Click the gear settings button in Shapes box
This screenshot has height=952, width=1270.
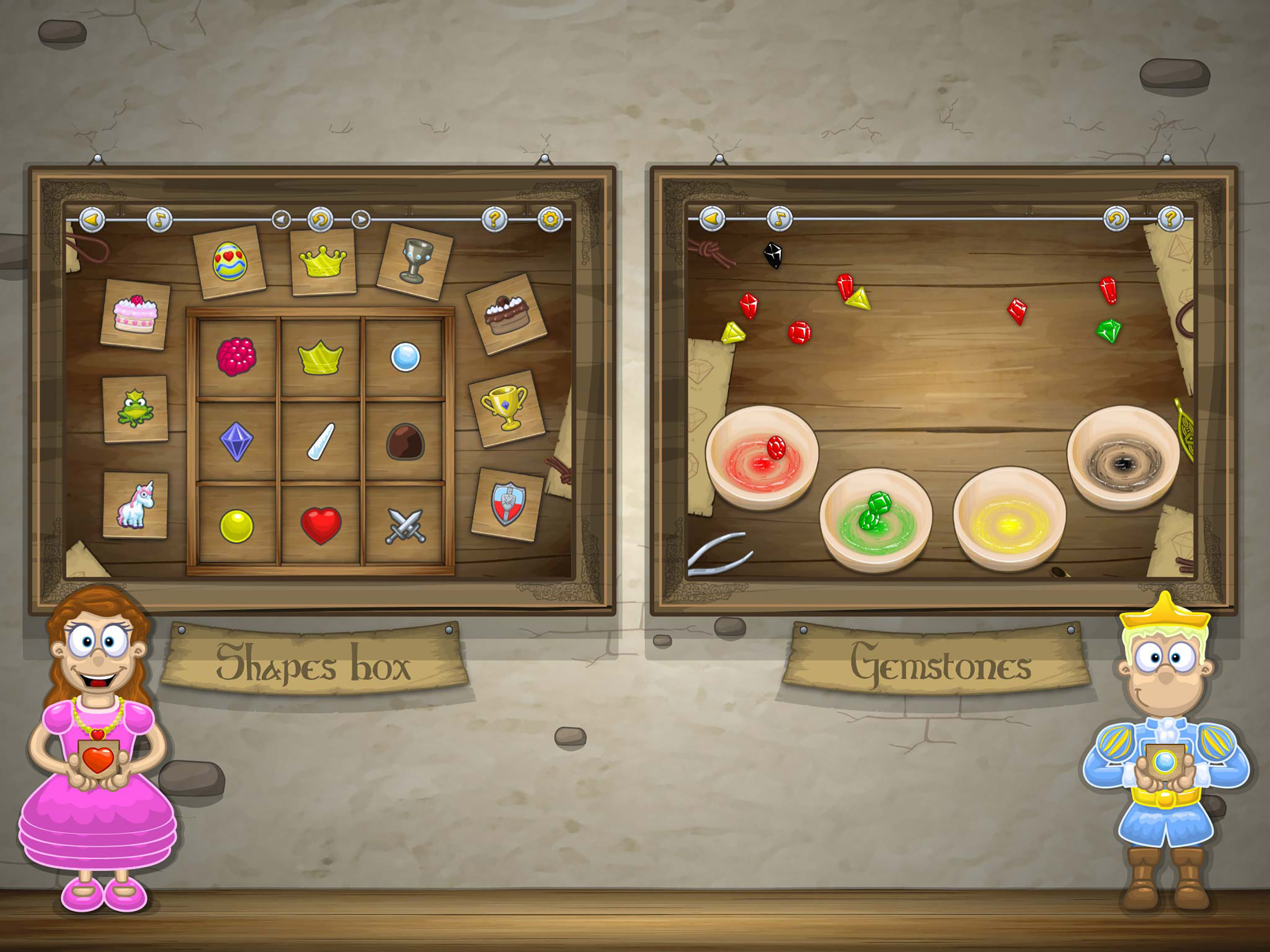pyautogui.click(x=549, y=219)
